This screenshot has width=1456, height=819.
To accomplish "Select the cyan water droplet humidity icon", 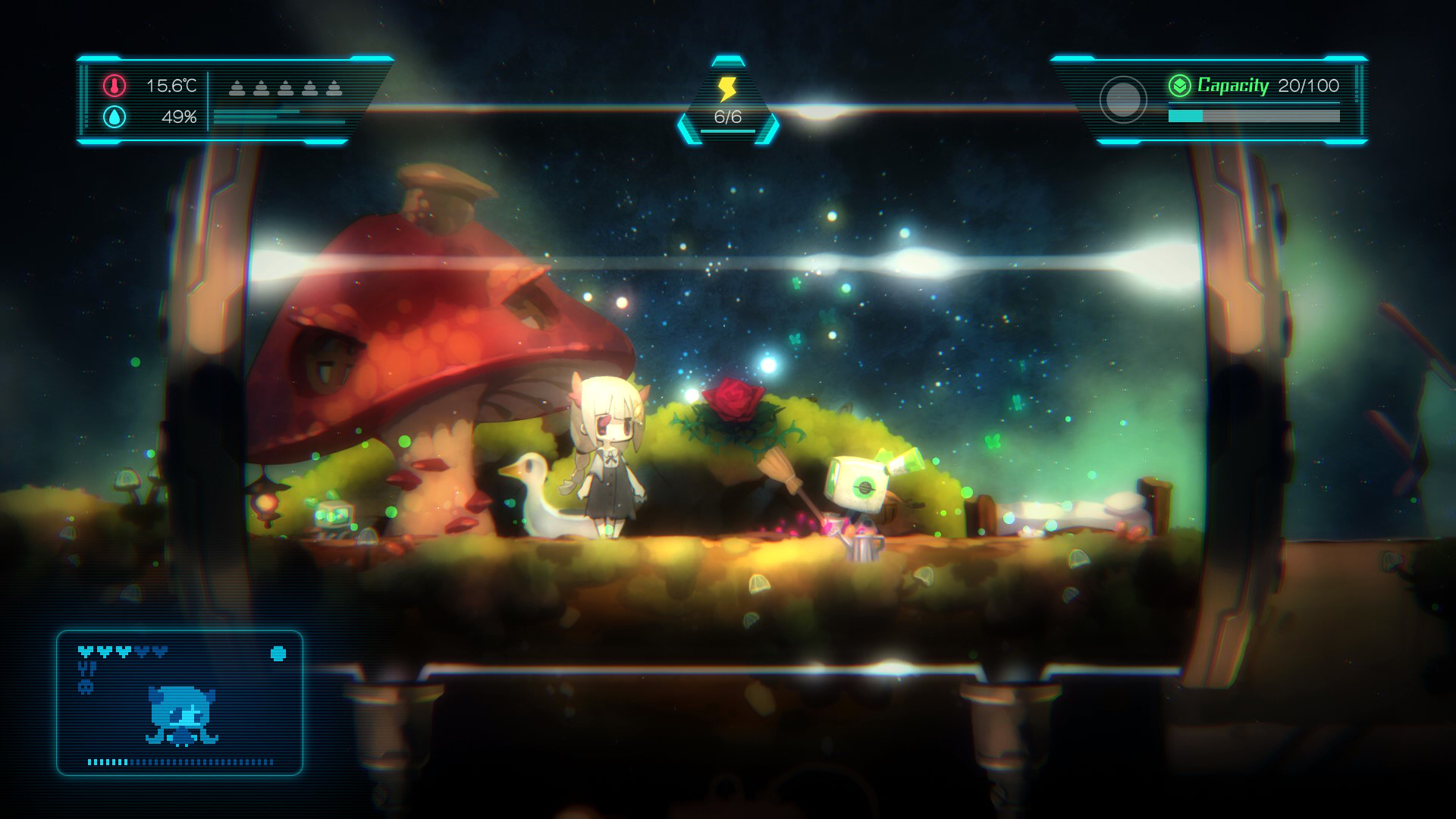I will [114, 118].
